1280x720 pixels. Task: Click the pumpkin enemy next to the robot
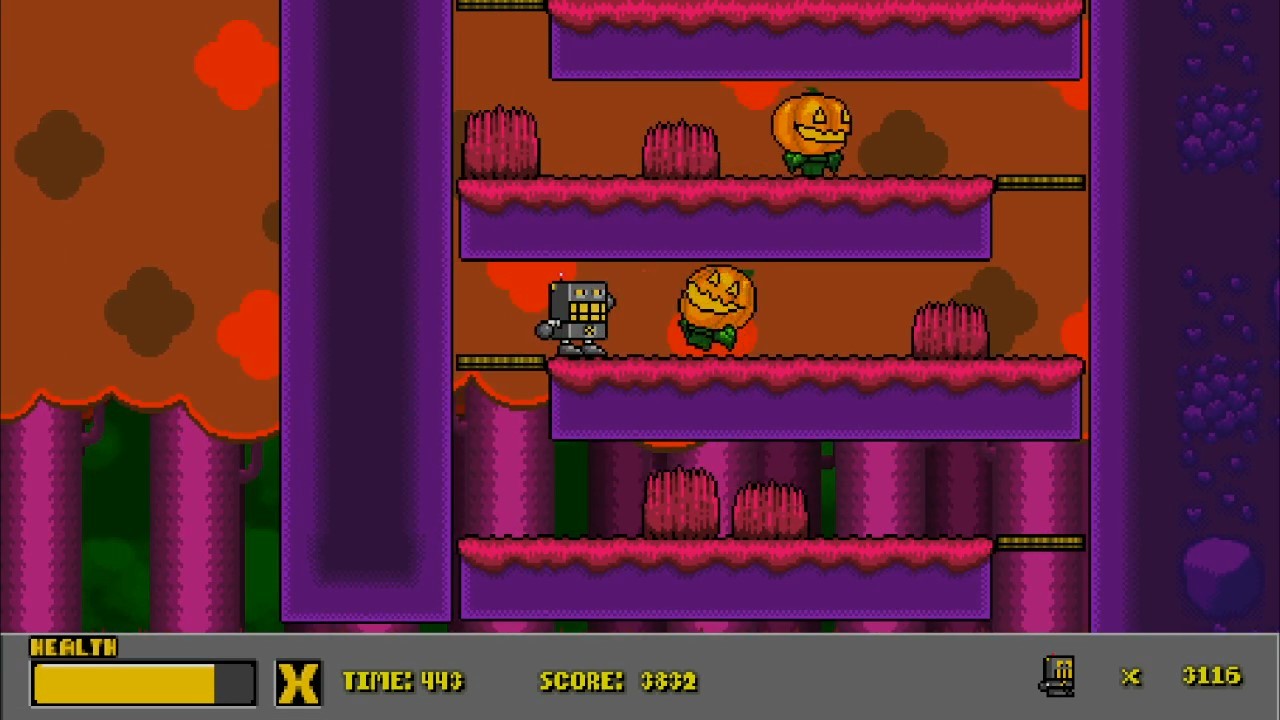click(x=717, y=305)
